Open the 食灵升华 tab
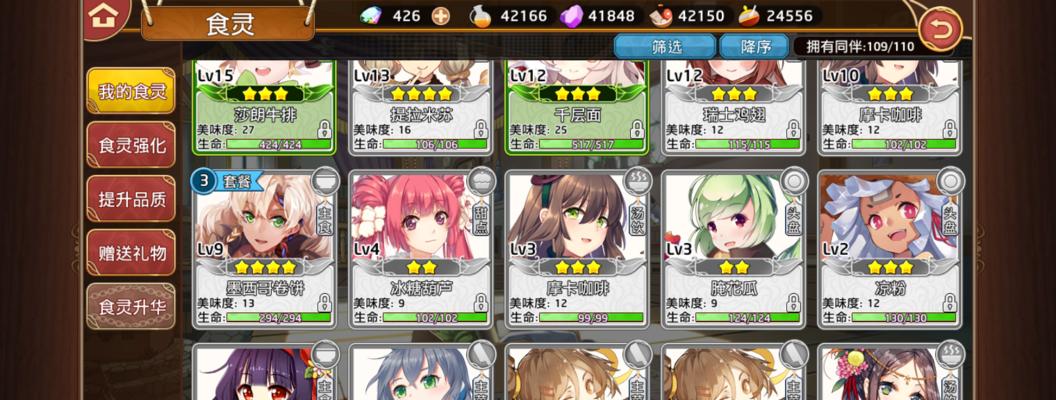This screenshot has width=1056, height=400. (x=131, y=305)
